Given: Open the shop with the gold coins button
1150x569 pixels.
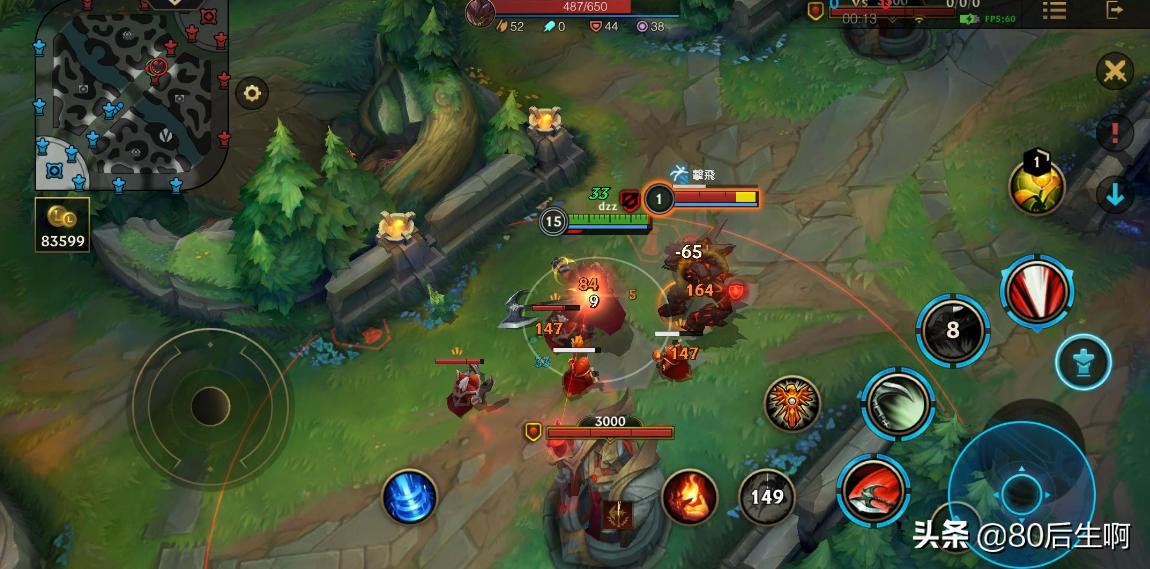Looking at the screenshot, I should [64, 224].
